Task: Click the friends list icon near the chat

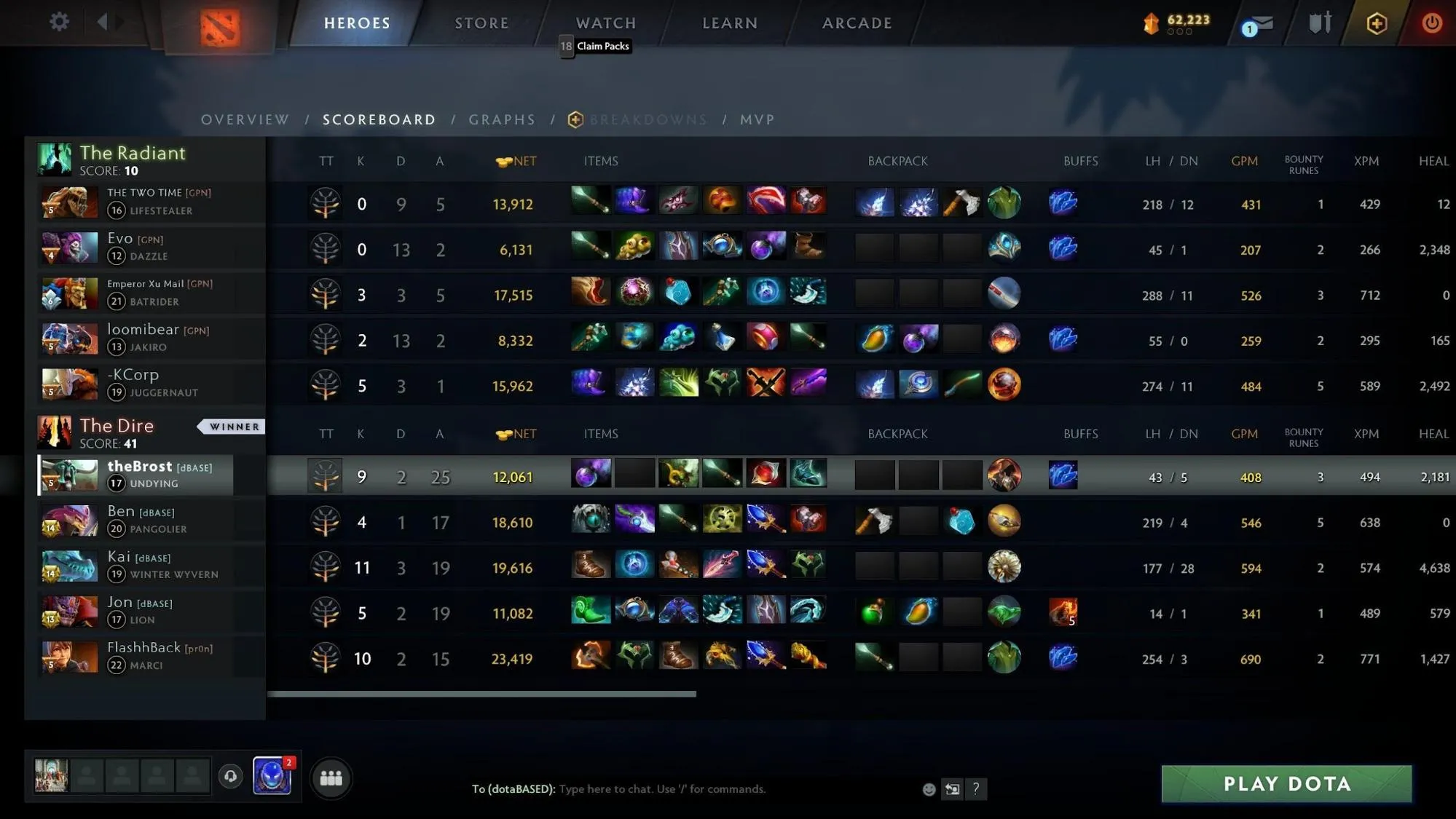Action: tap(332, 778)
